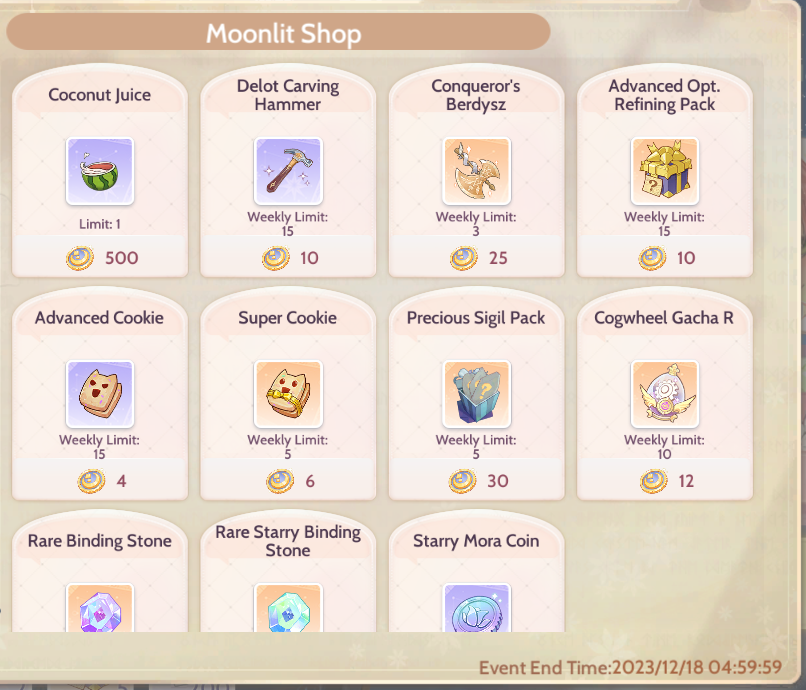Viewport: 806px width, 690px height.
Task: Choose the Delot Carving Hammer
Action: pyautogui.click(x=288, y=171)
